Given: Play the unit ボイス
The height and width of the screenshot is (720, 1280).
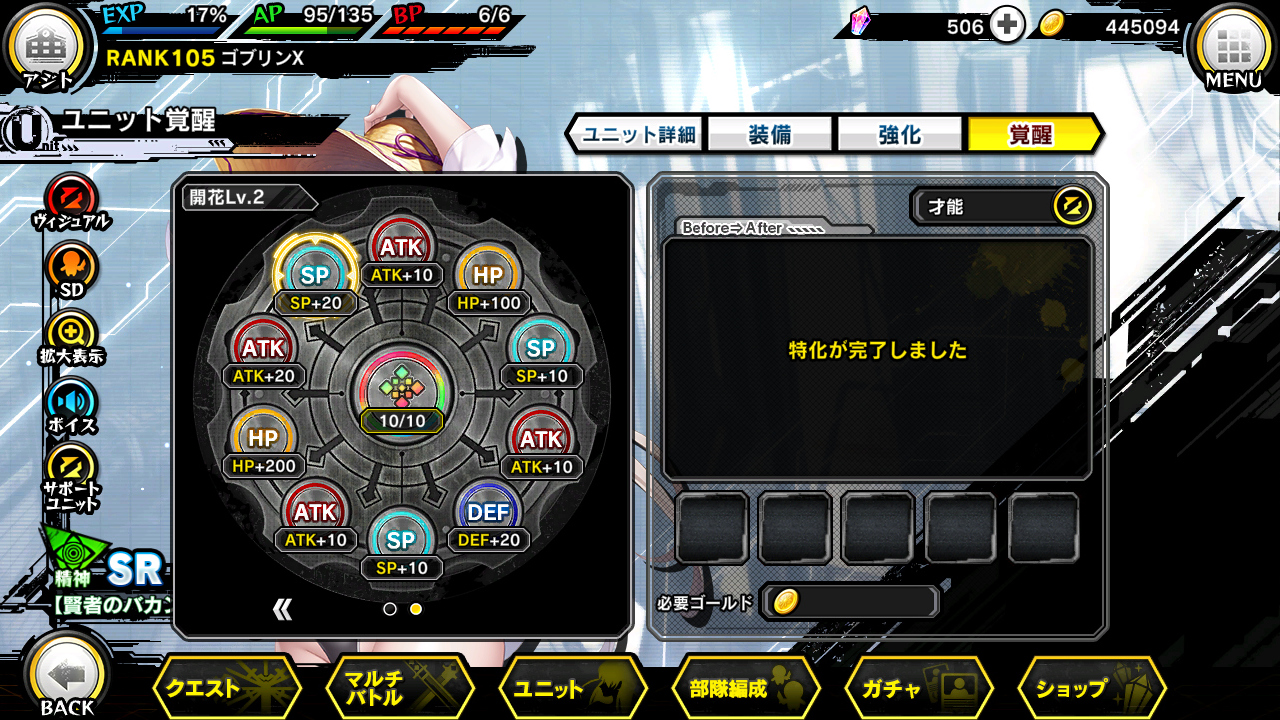Looking at the screenshot, I should (x=72, y=405).
